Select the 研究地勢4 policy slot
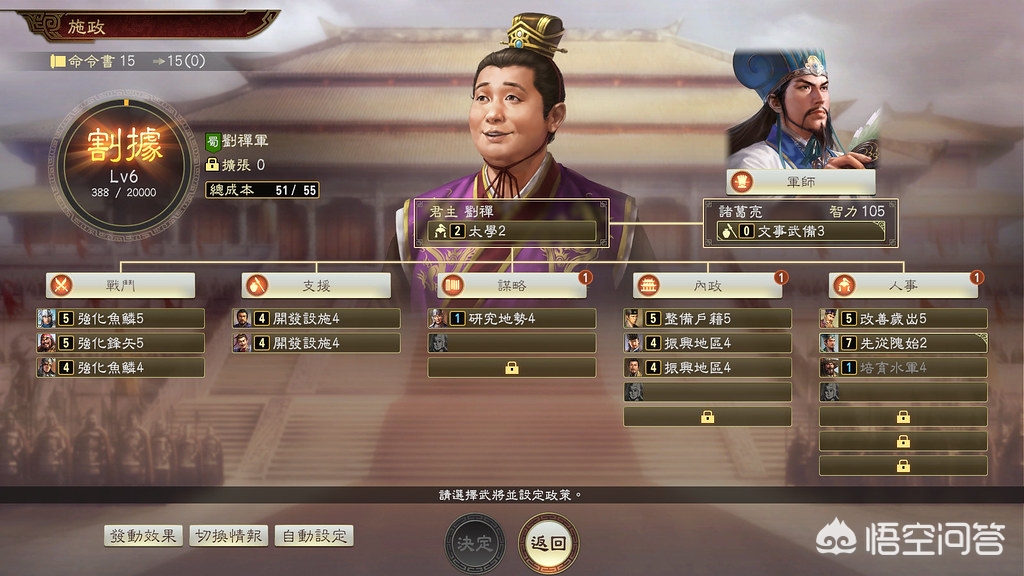This screenshot has width=1024, height=576. [x=512, y=319]
